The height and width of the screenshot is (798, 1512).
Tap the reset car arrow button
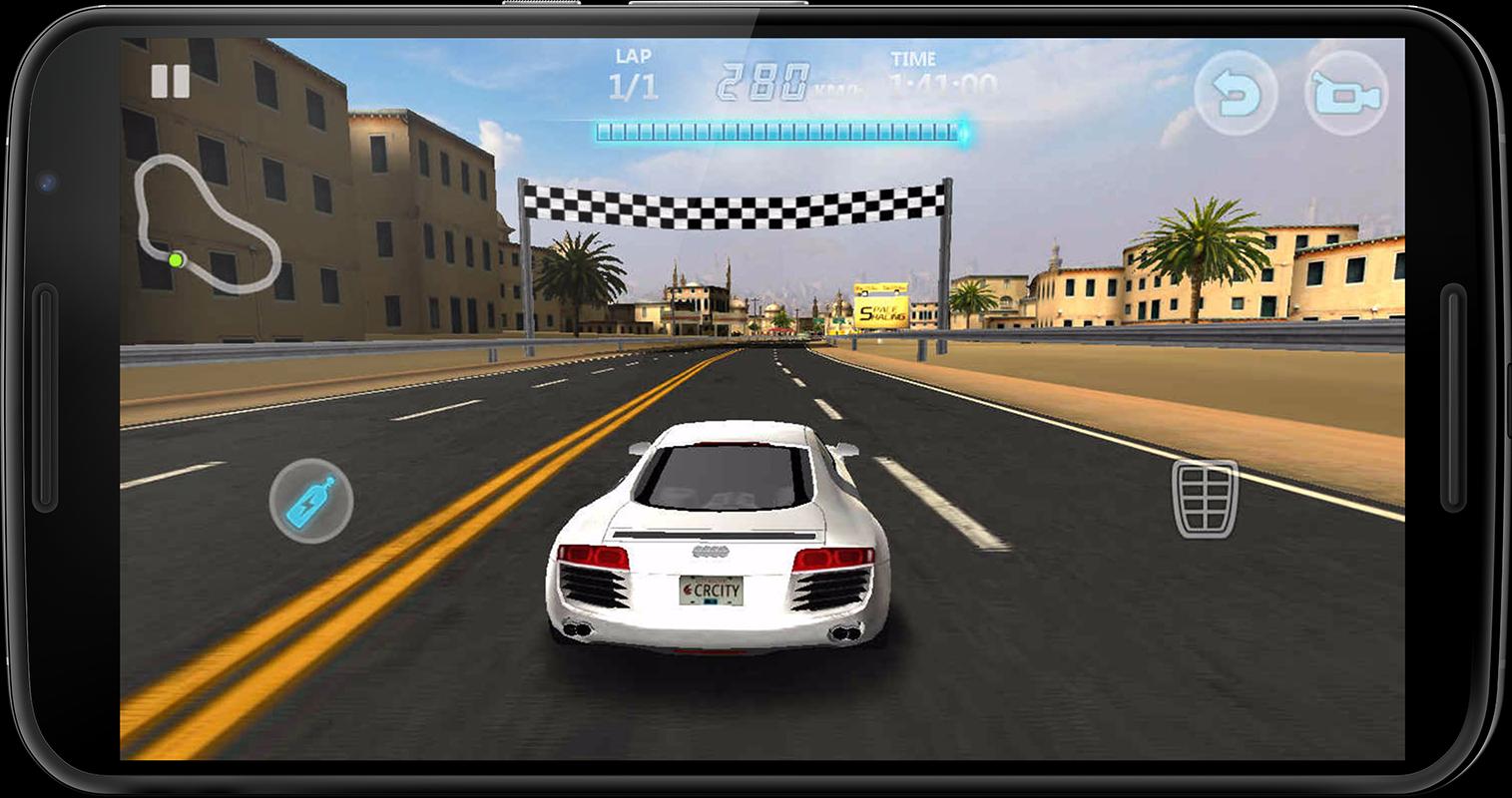tap(1235, 89)
